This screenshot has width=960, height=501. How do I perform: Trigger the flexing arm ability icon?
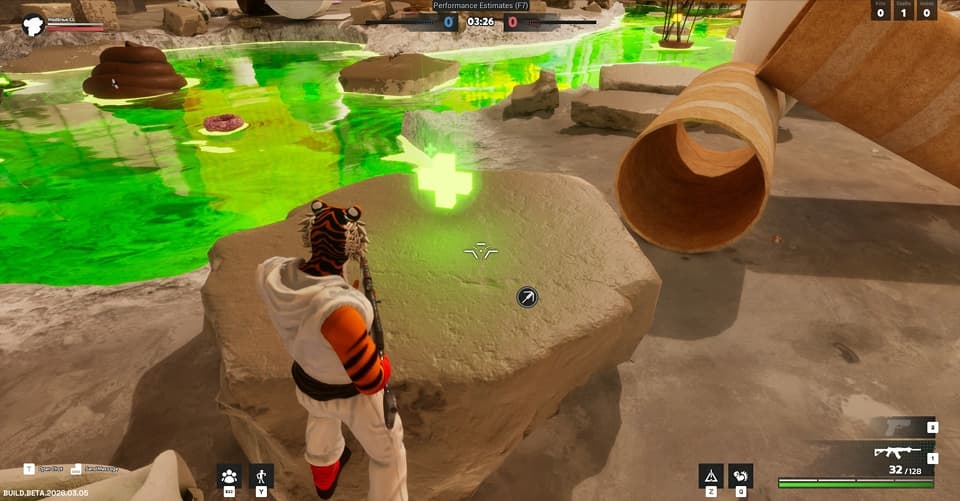pyautogui.click(x=741, y=475)
